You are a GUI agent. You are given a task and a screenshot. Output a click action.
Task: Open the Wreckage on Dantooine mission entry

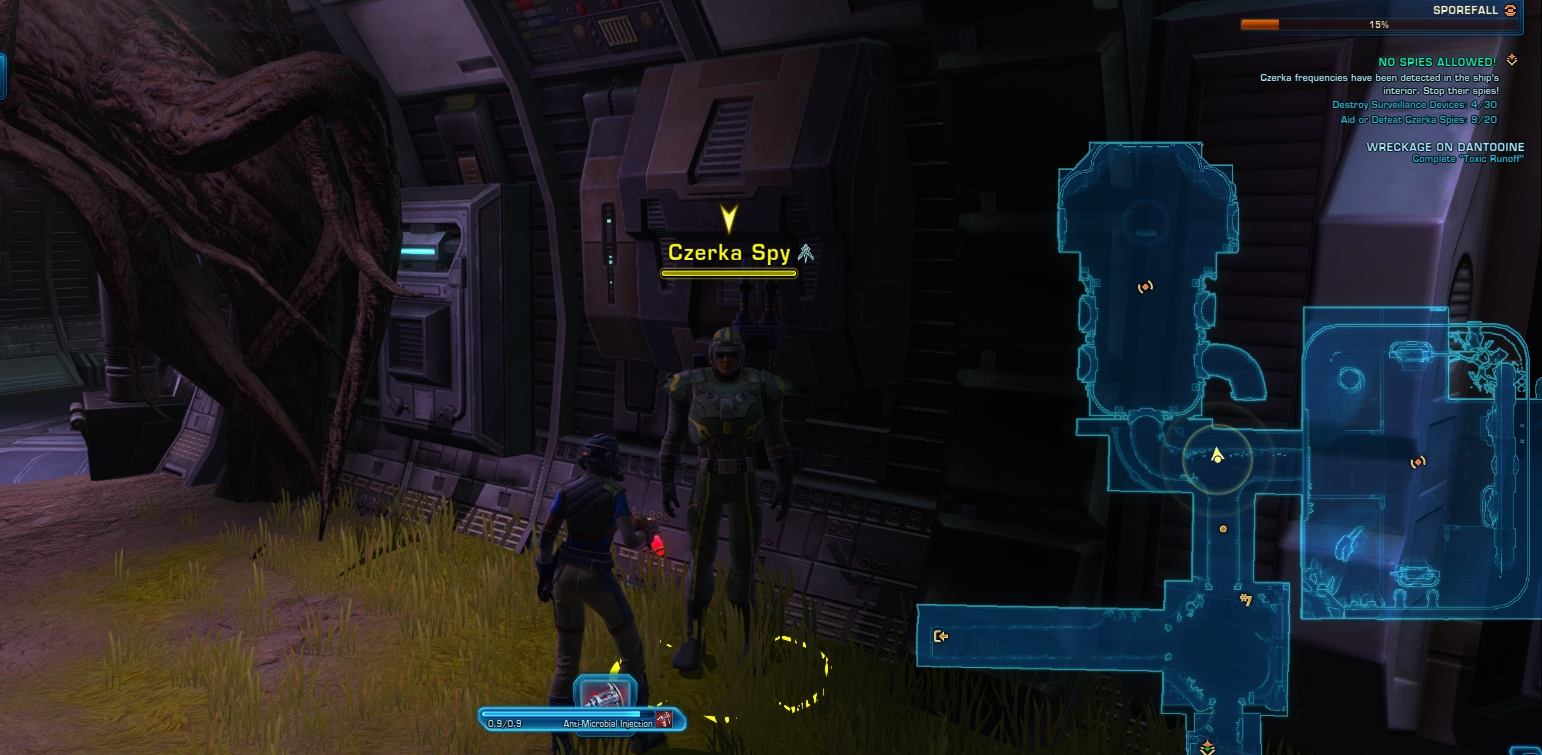click(x=1445, y=147)
